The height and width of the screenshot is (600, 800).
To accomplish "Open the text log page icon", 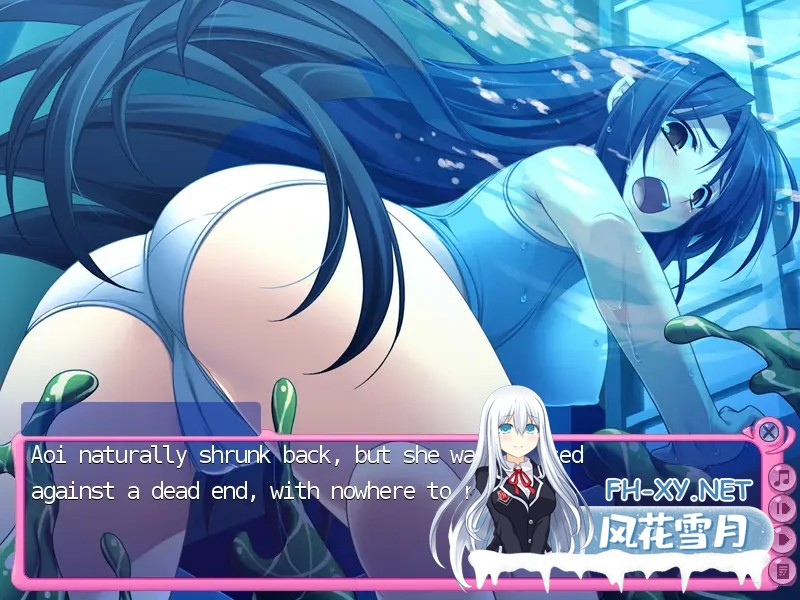I will coord(784,571).
